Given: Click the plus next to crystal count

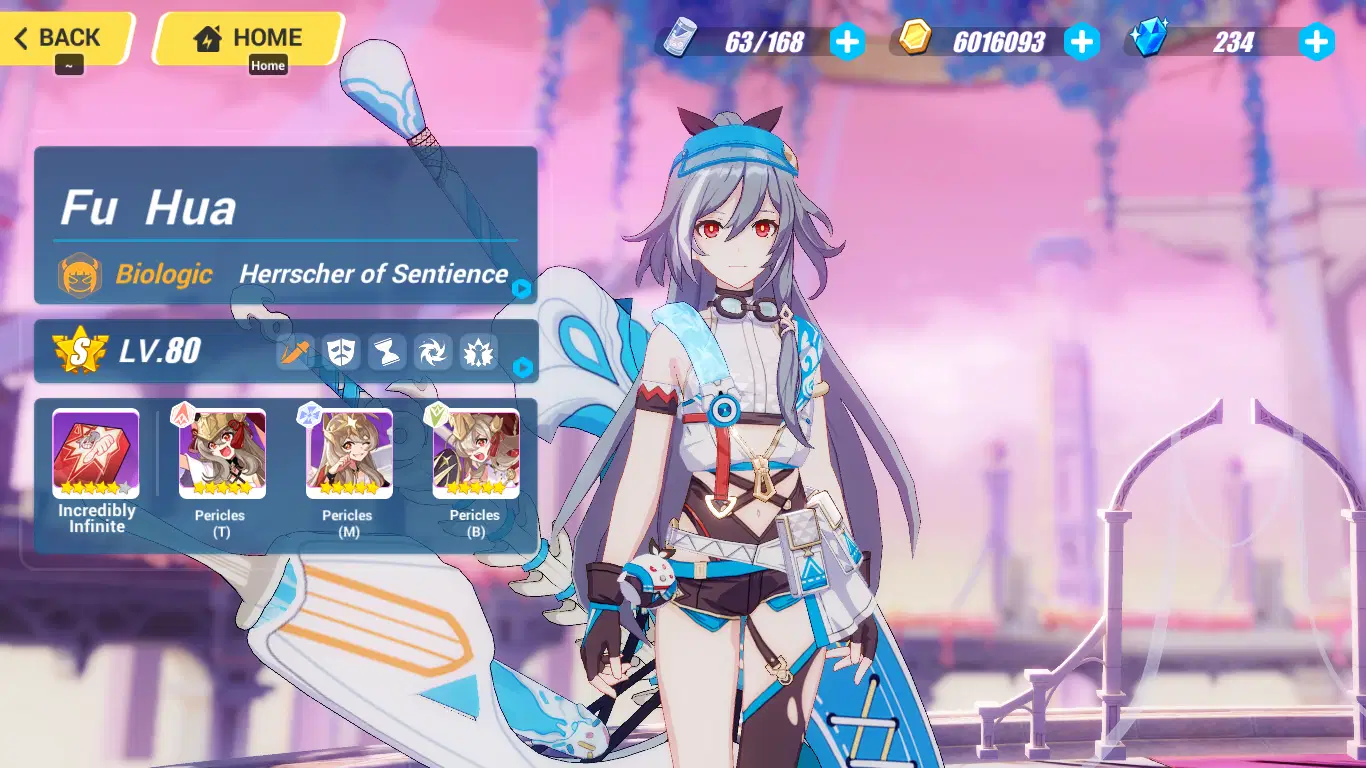Looking at the screenshot, I should tap(1317, 42).
